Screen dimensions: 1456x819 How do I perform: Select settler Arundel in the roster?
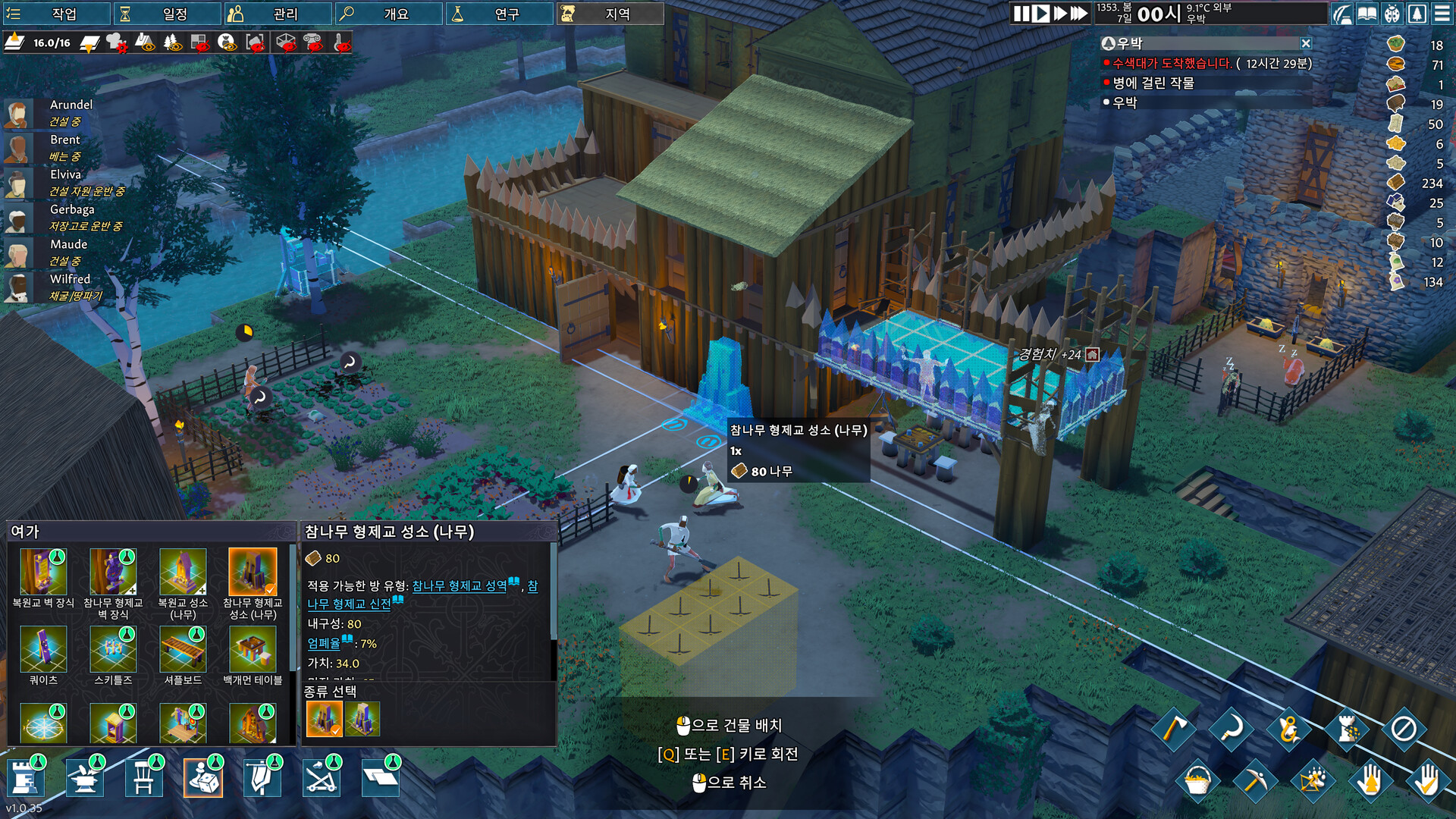[71, 105]
